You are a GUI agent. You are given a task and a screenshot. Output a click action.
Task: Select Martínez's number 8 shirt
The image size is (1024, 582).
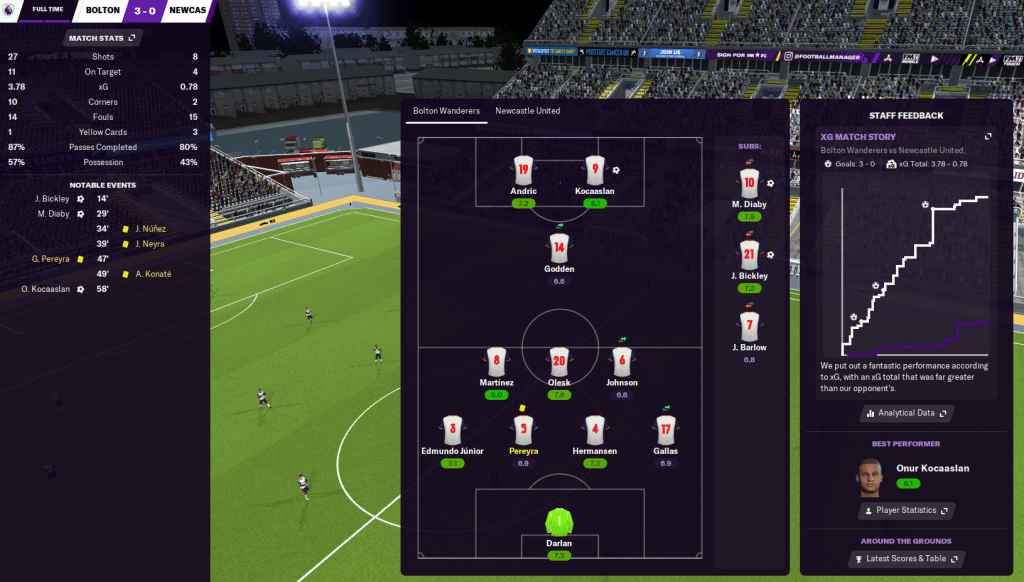click(496, 361)
